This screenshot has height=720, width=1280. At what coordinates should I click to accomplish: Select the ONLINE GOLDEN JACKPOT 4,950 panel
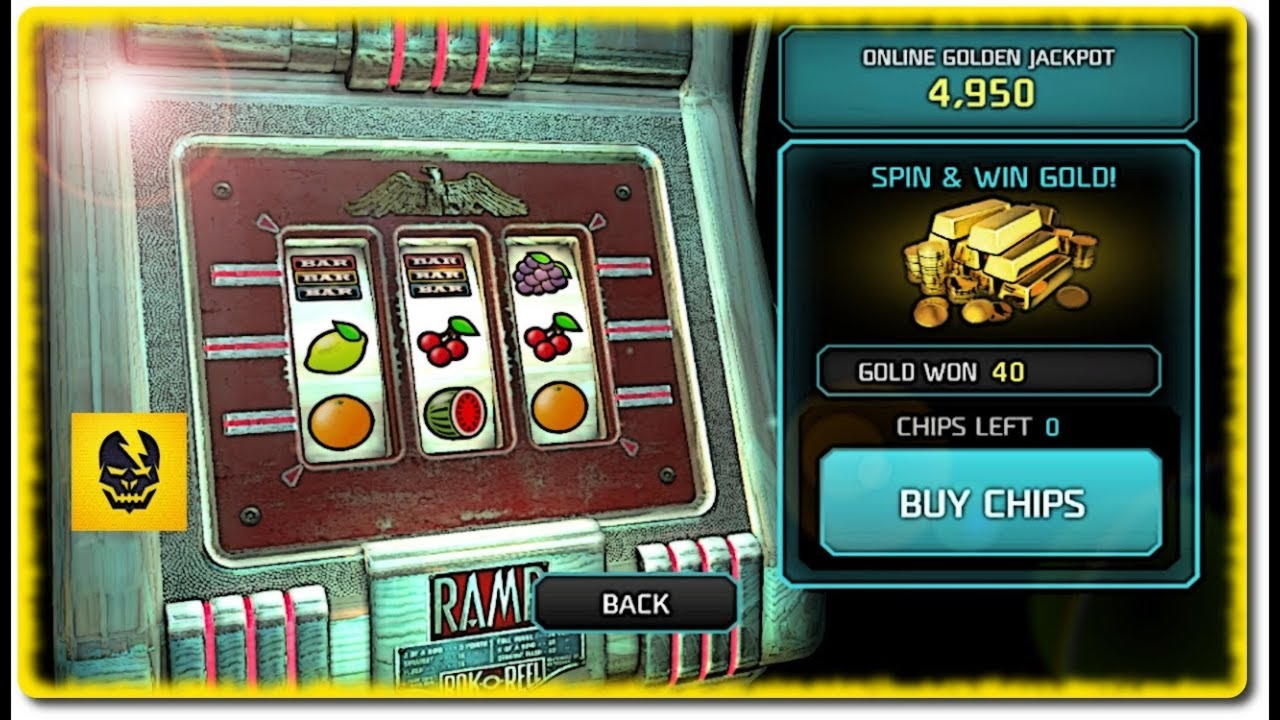pyautogui.click(x=988, y=78)
